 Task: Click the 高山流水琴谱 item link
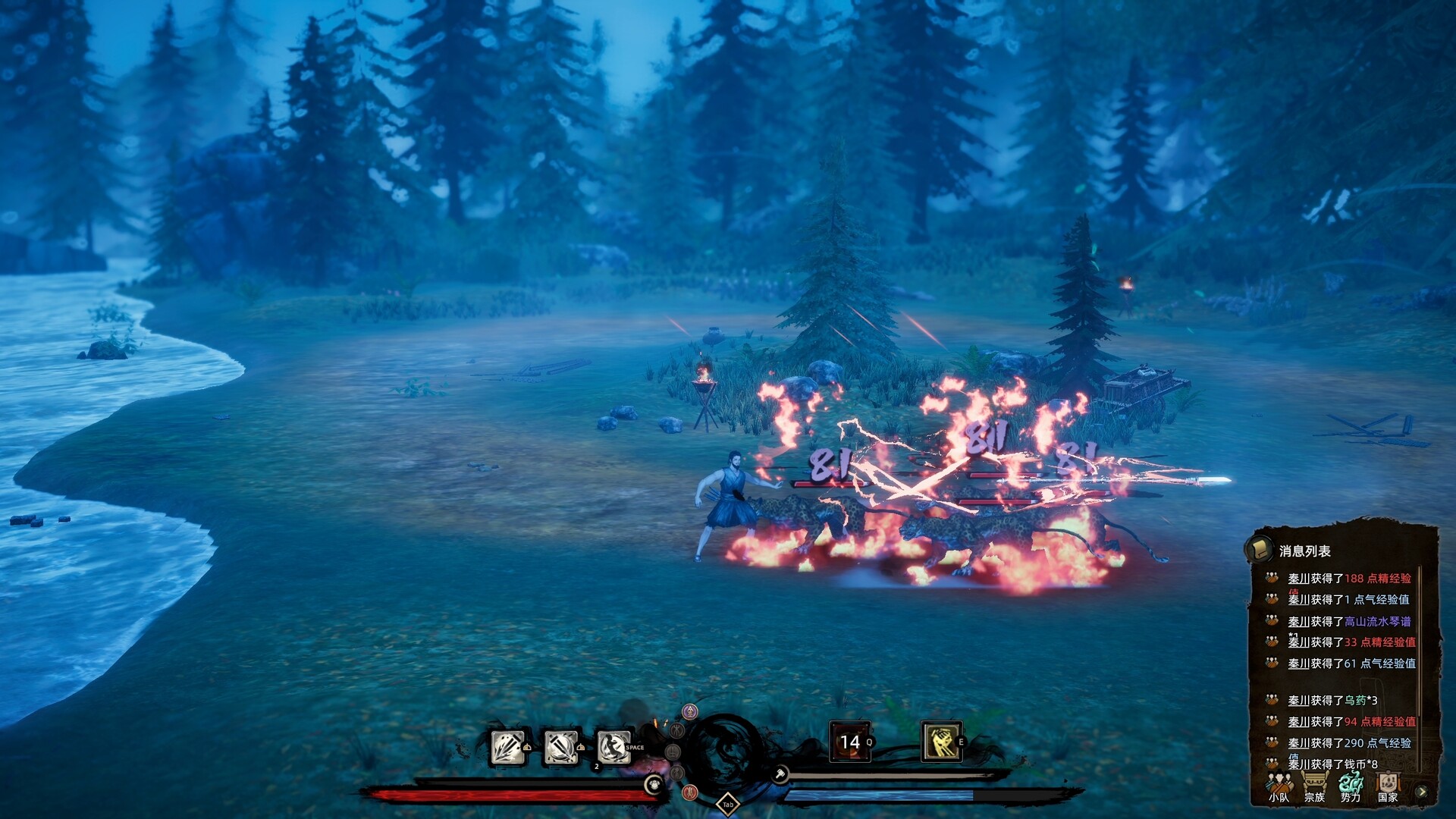(x=1377, y=622)
